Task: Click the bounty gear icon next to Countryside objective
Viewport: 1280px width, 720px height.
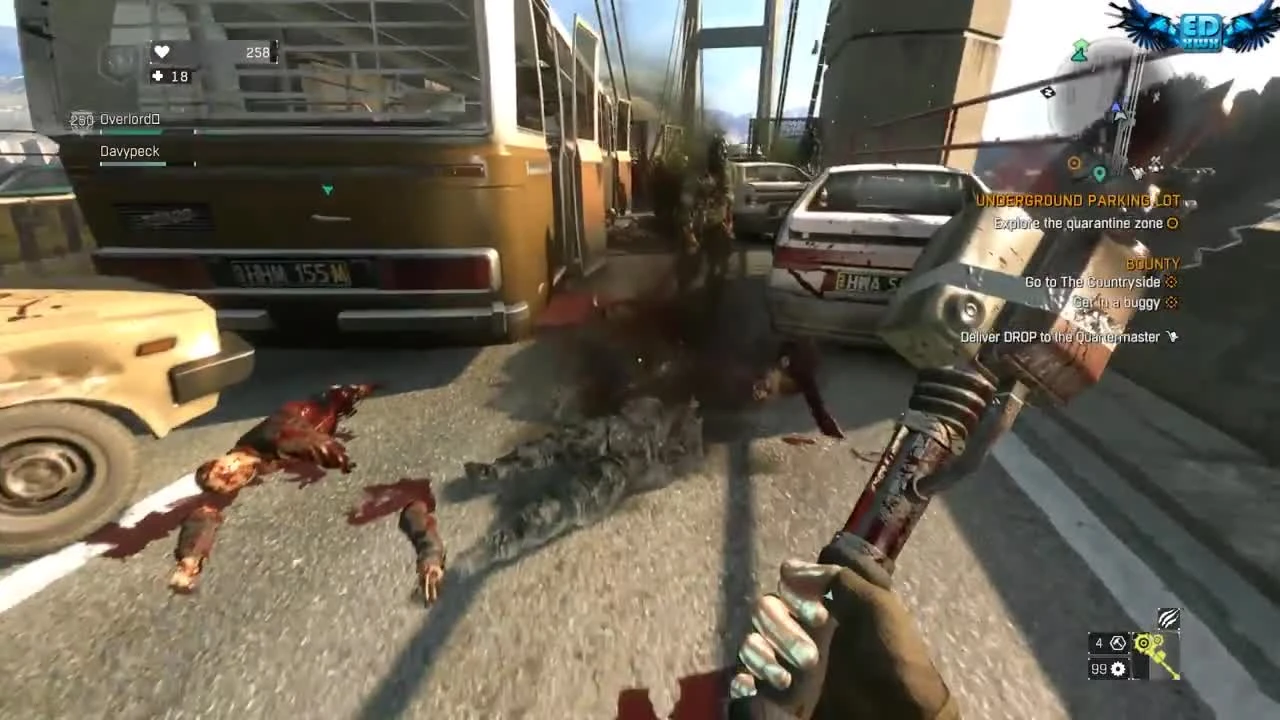Action: click(1170, 282)
